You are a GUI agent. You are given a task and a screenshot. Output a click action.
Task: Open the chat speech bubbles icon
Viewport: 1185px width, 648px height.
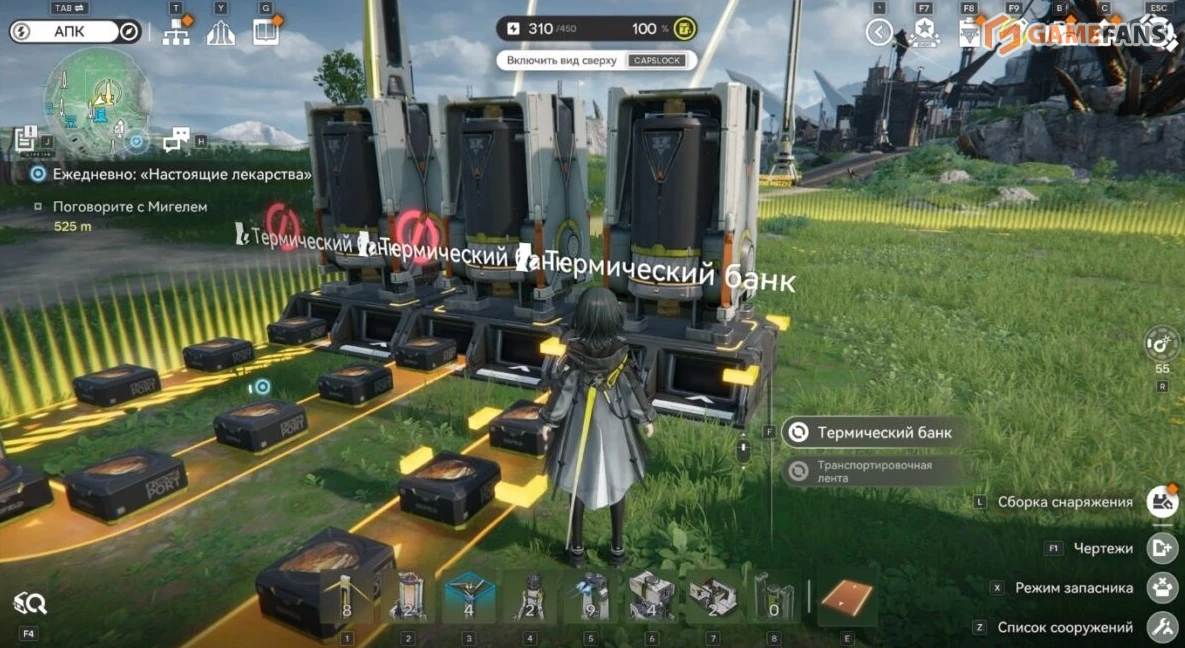click(177, 139)
